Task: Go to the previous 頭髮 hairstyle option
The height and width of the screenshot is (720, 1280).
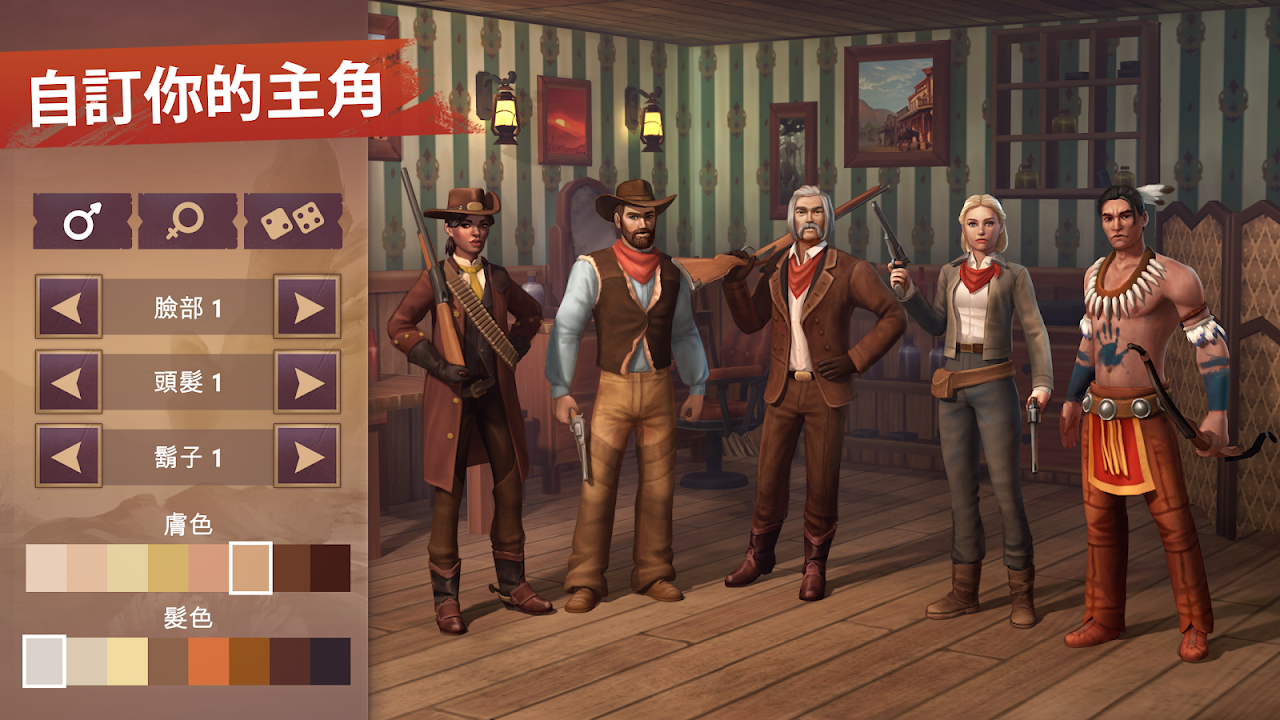Action: click(x=68, y=382)
